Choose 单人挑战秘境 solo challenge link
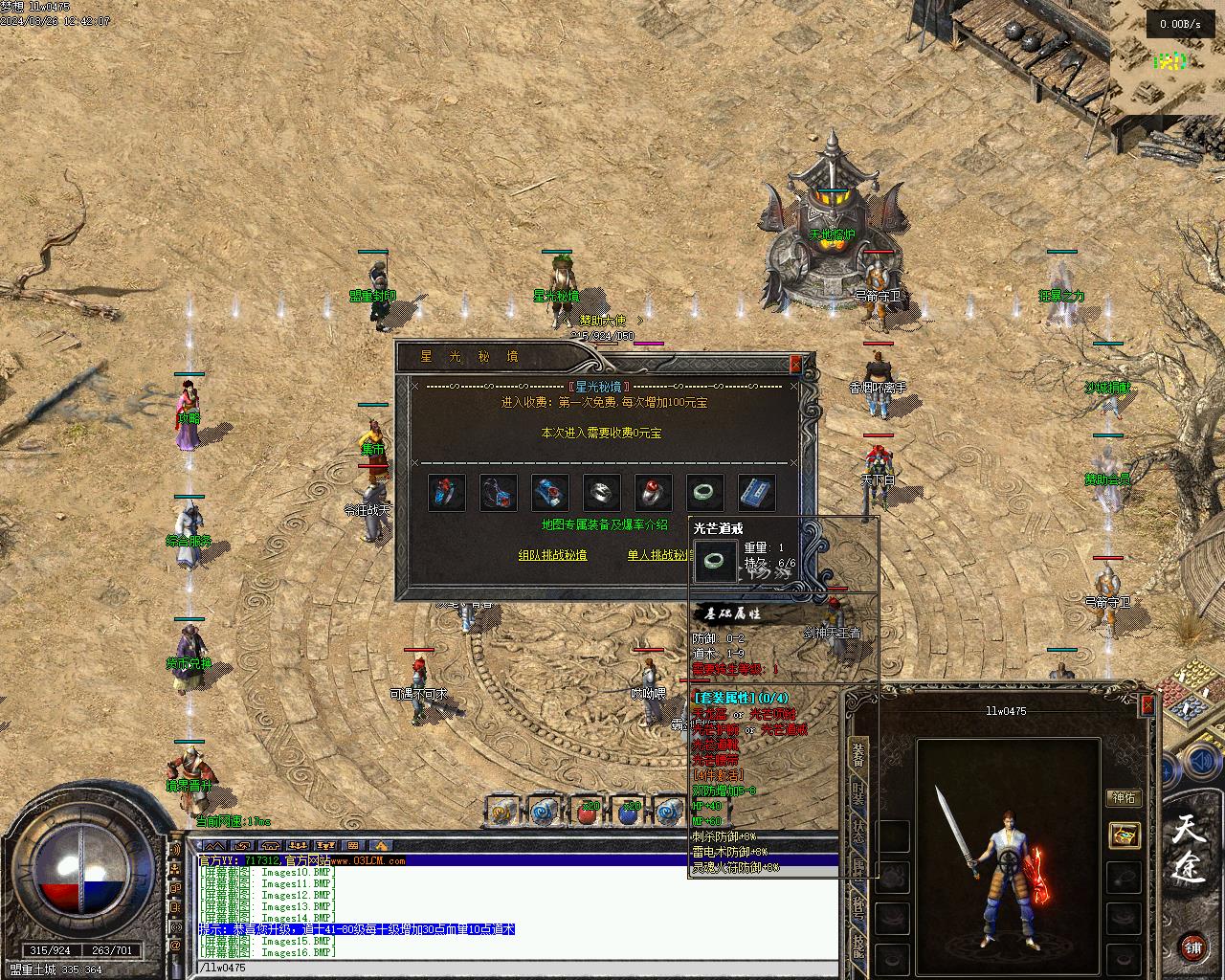This screenshot has height=980, width=1225. click(658, 555)
